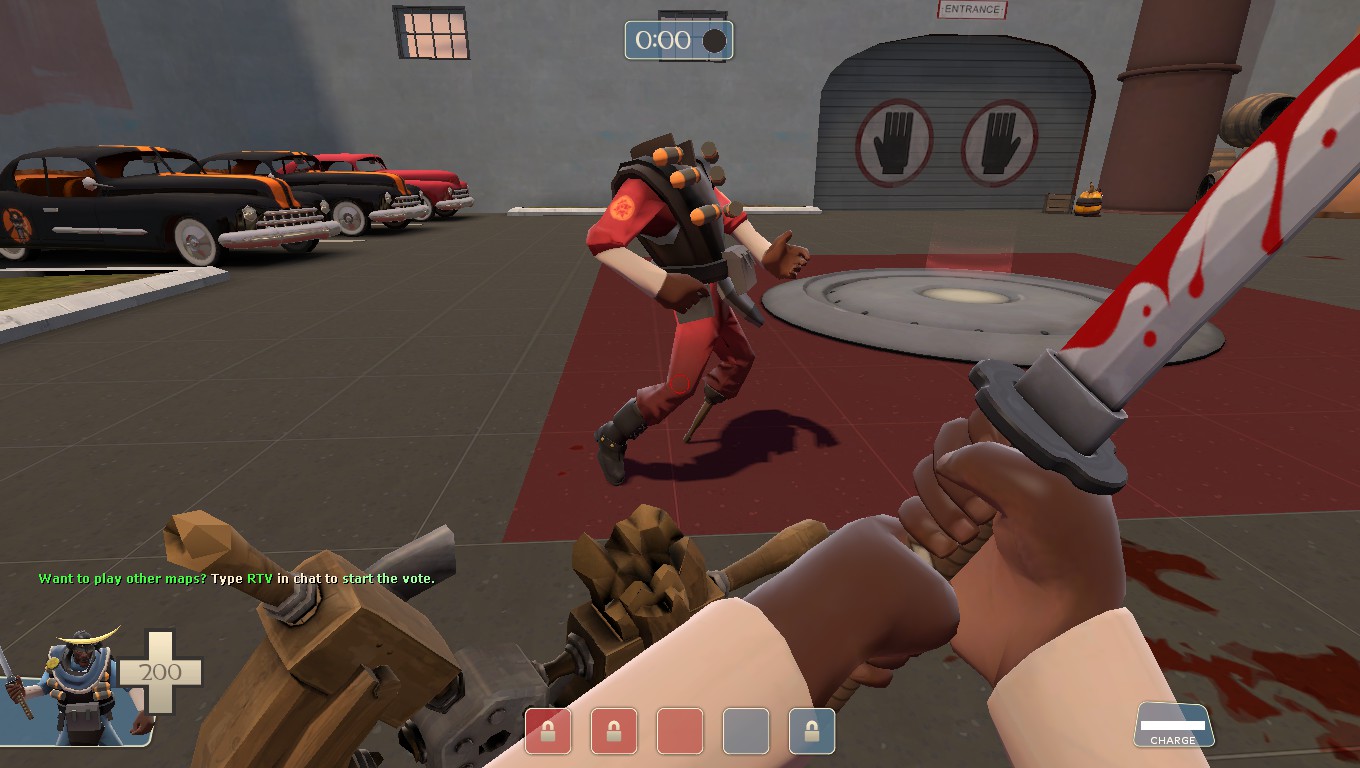Screen dimensions: 1360x768
Task: Toggle the lock on the rightmost blue point
Action: point(810,732)
